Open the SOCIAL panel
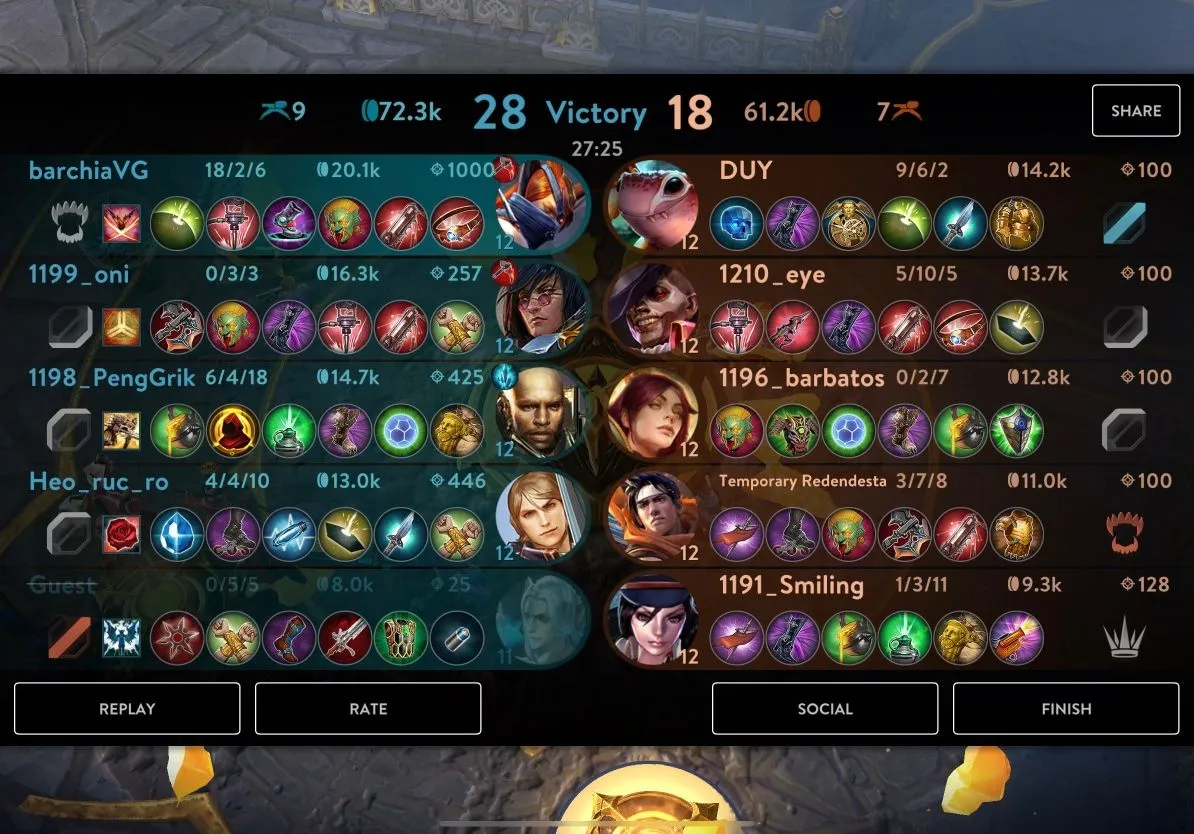The height and width of the screenshot is (834, 1194). click(824, 709)
